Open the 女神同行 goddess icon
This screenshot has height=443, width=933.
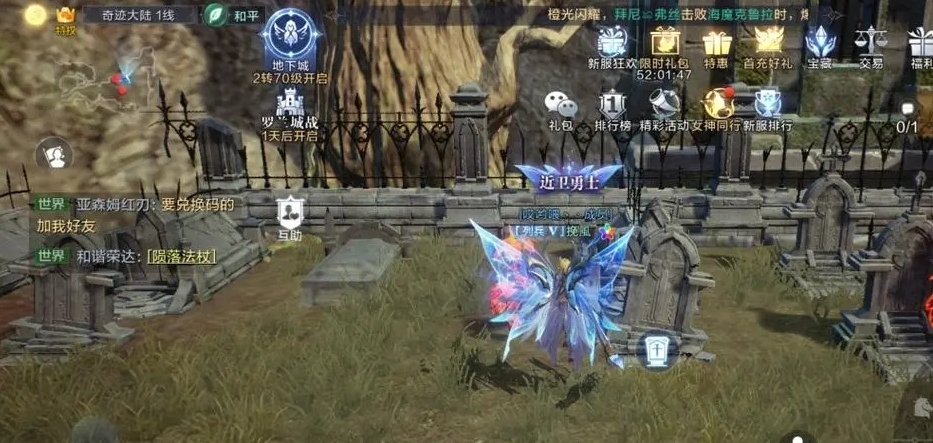point(717,106)
